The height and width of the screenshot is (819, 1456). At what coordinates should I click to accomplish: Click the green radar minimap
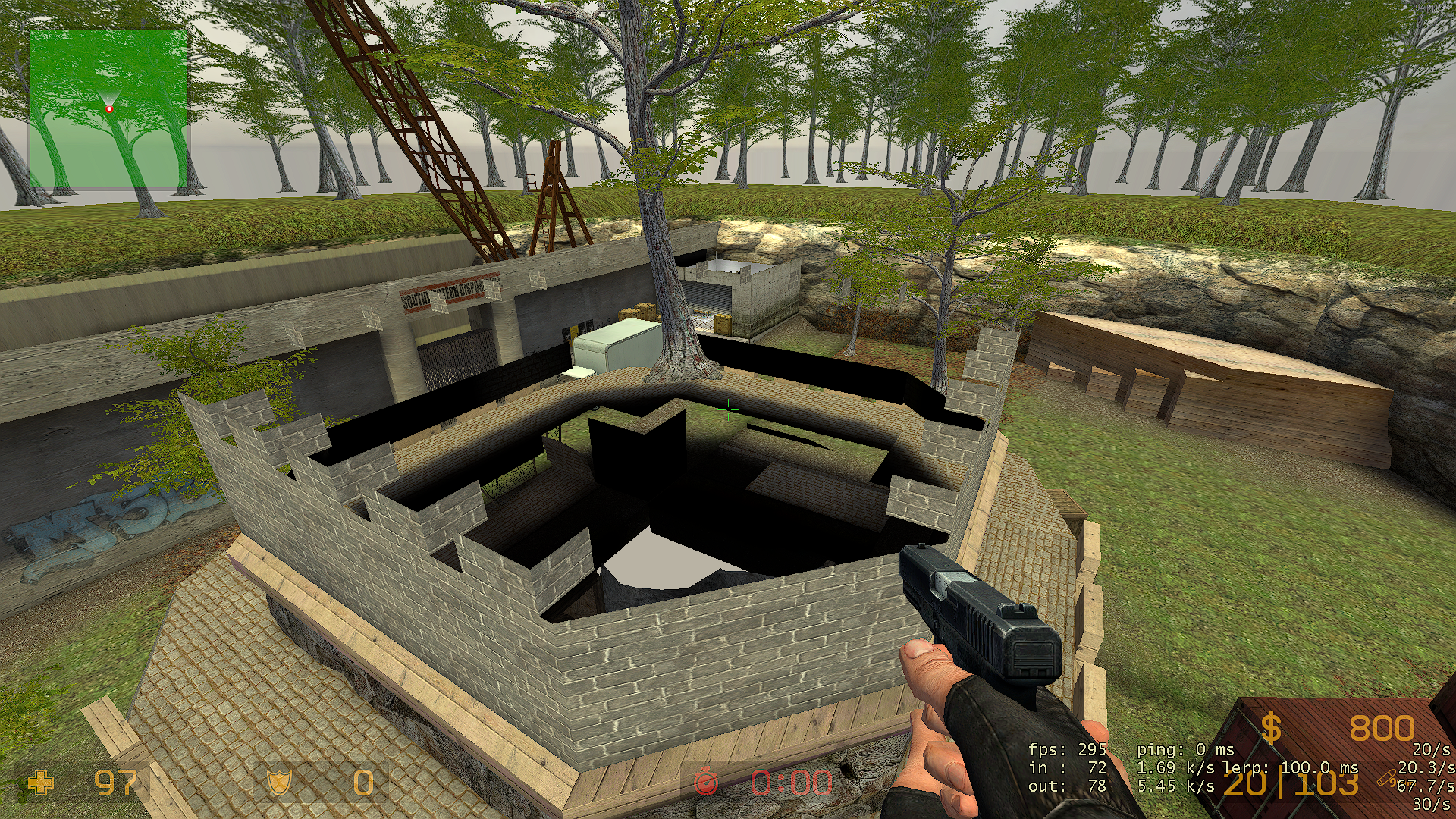[x=108, y=108]
